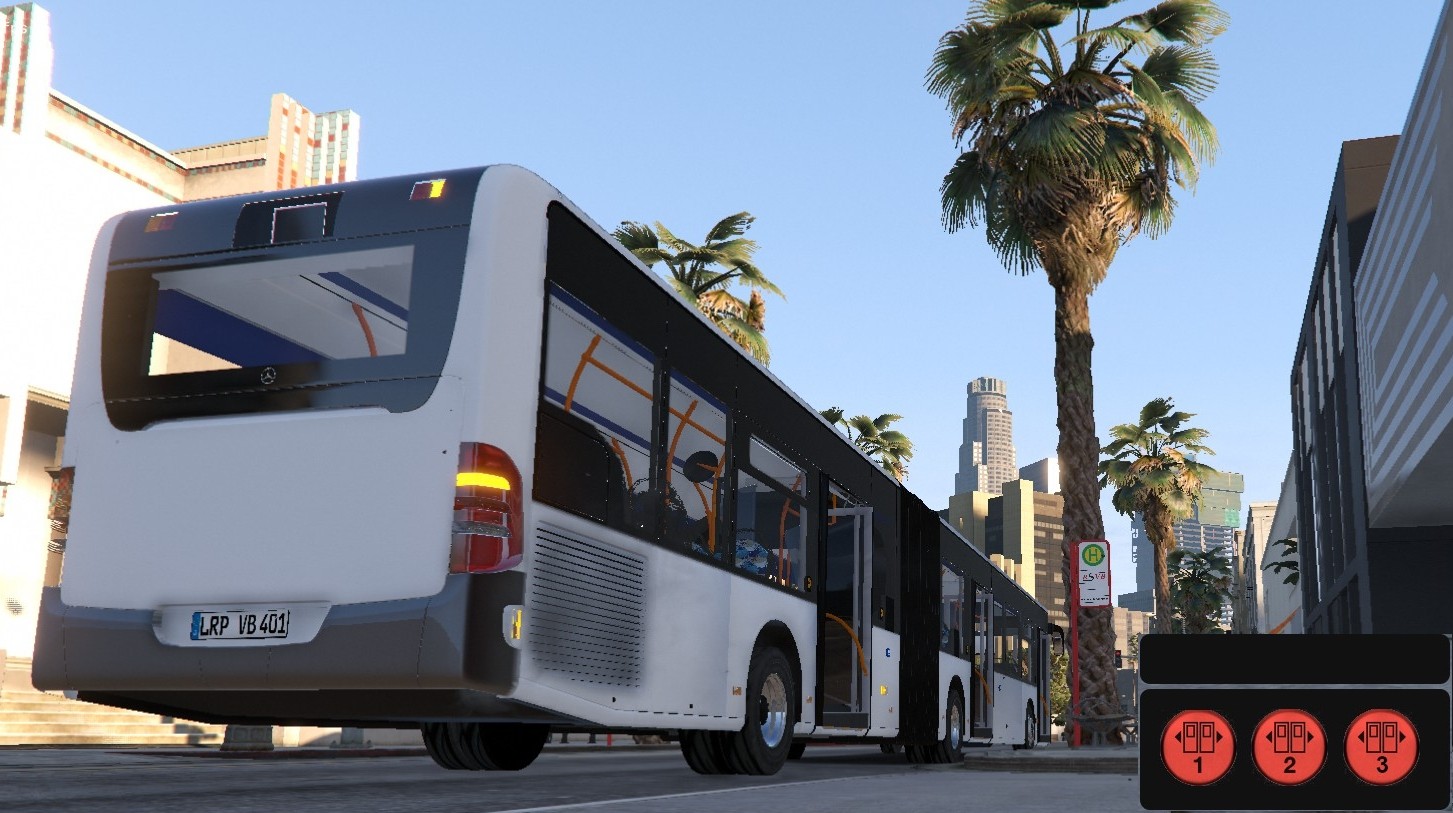The height and width of the screenshot is (813, 1453).
Task: Click the Mercedes star emblem on the bus
Action: (x=266, y=373)
